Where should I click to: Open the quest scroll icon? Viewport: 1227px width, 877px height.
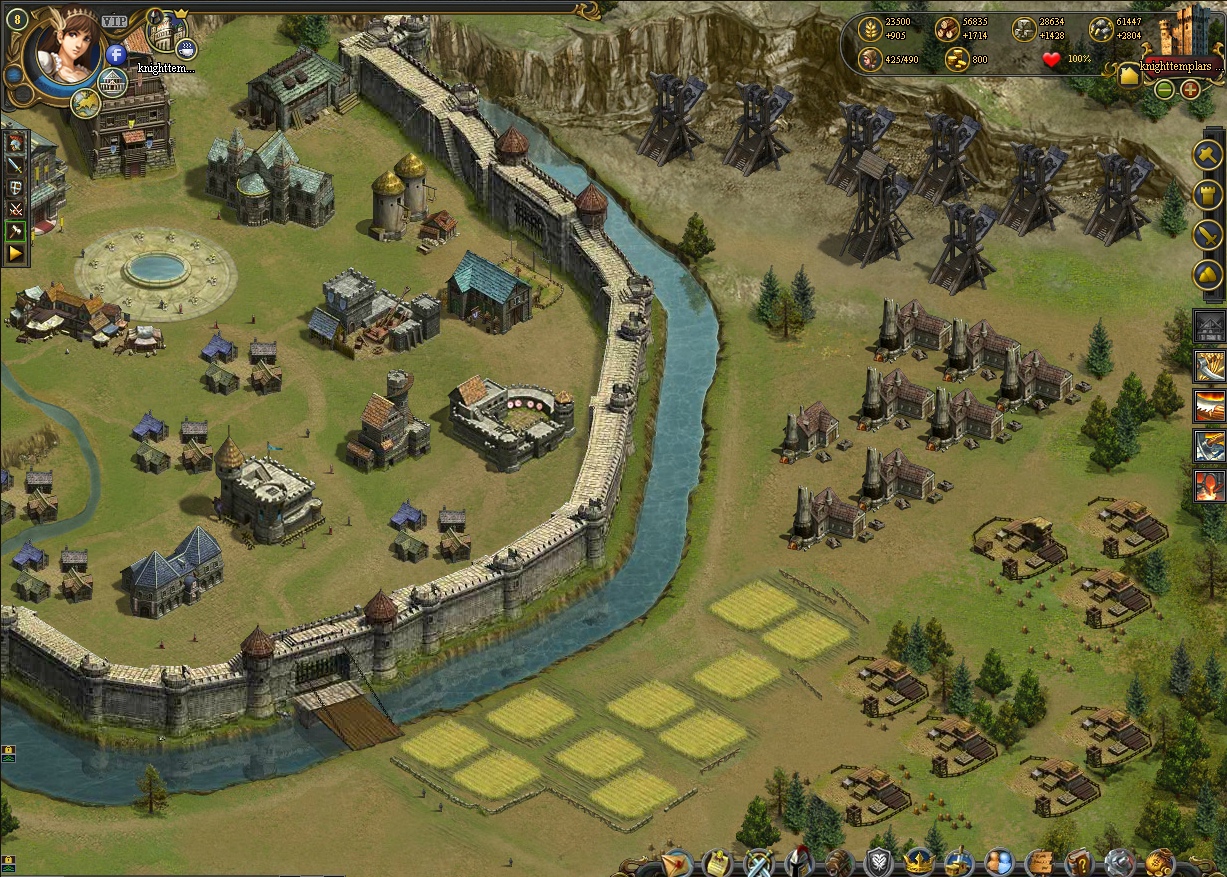pyautogui.click(x=716, y=861)
